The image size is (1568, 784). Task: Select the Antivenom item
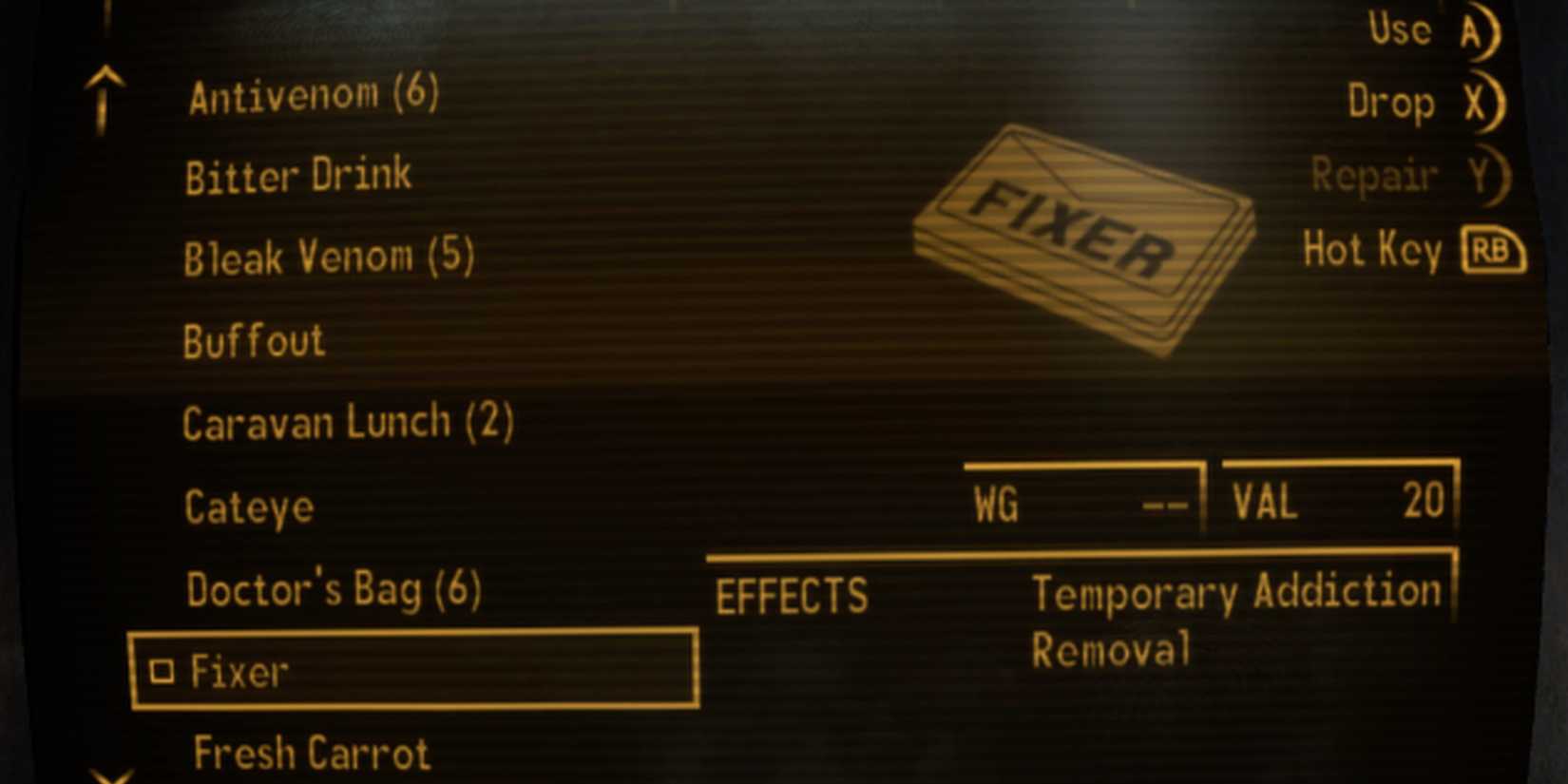coord(314,92)
